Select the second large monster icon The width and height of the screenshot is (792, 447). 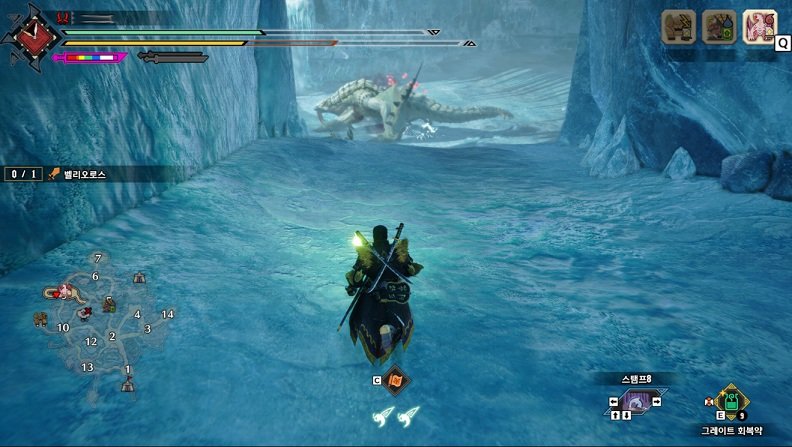tap(718, 27)
